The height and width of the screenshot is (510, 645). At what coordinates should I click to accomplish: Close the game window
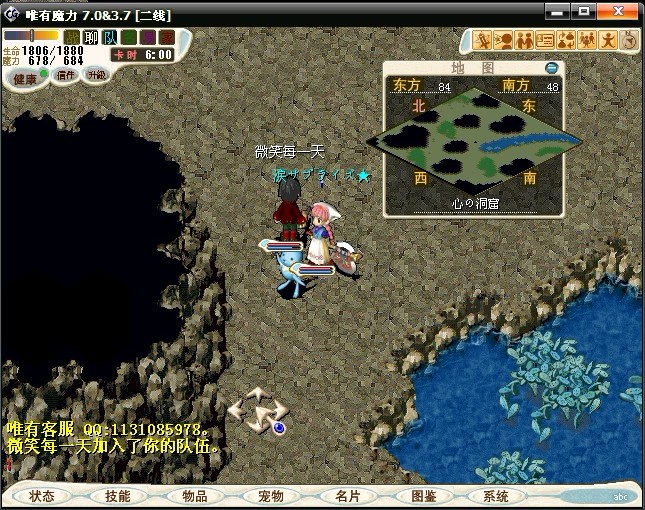point(629,10)
